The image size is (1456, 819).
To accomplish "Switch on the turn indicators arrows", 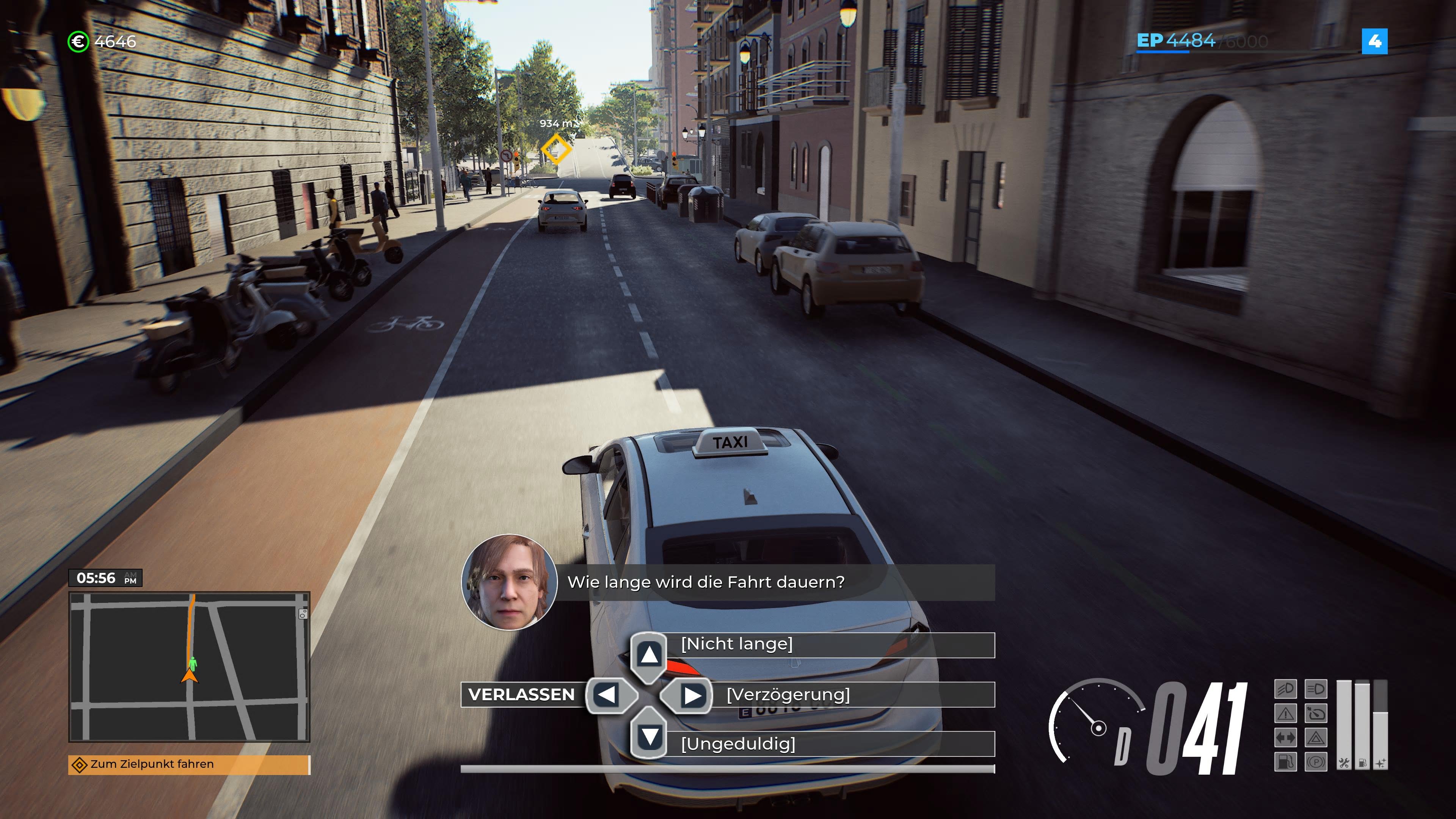I will (1287, 738).
